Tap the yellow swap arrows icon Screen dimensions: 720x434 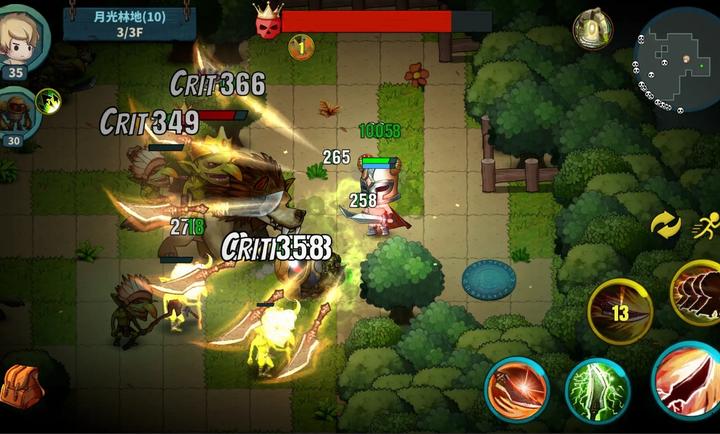pyautogui.click(x=665, y=226)
